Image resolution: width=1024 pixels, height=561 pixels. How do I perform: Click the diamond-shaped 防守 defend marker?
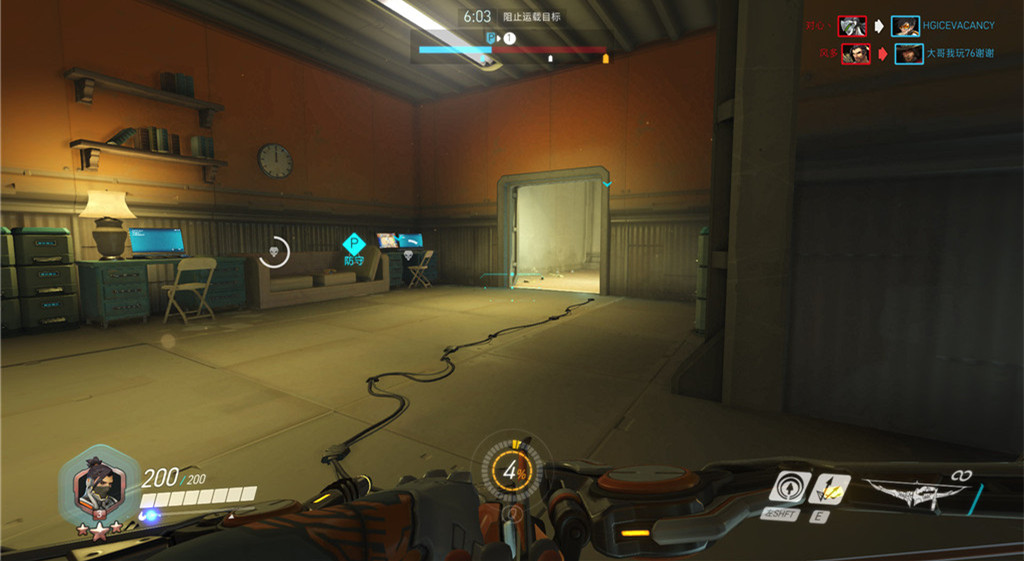(354, 244)
